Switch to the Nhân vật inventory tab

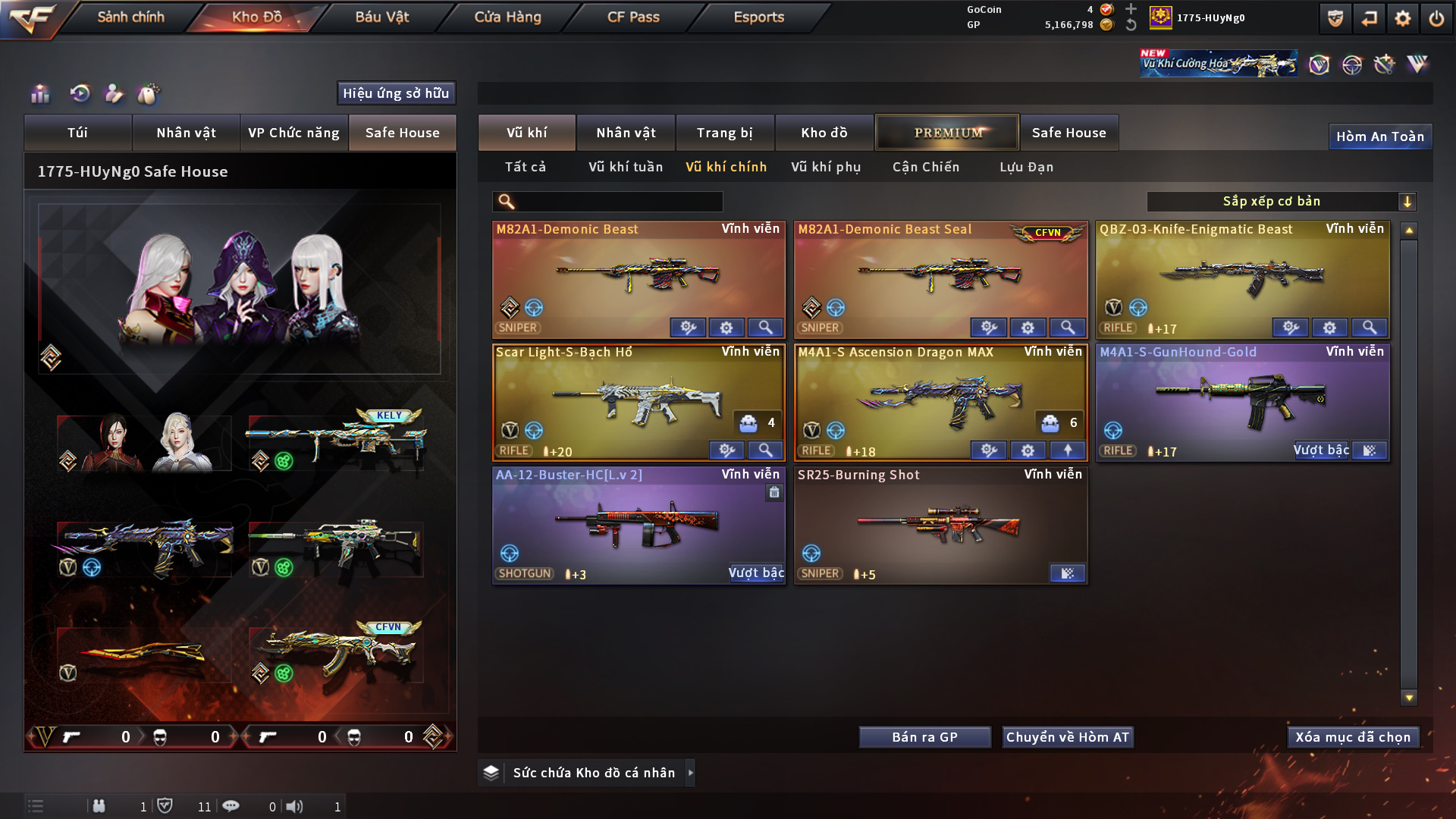pyautogui.click(x=626, y=133)
